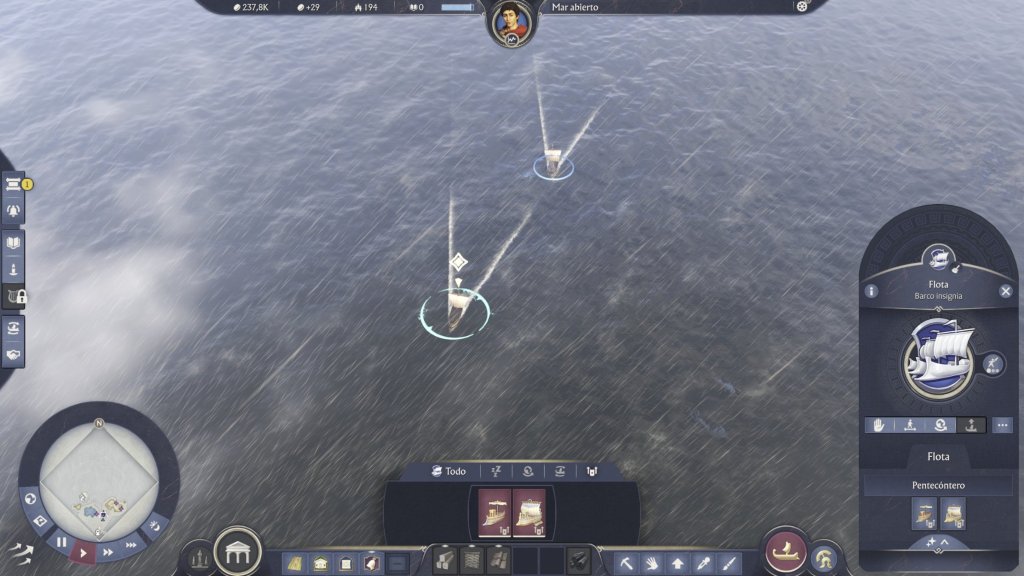Click the three-dots more options button
Image resolution: width=1024 pixels, height=576 pixels.
[1002, 425]
